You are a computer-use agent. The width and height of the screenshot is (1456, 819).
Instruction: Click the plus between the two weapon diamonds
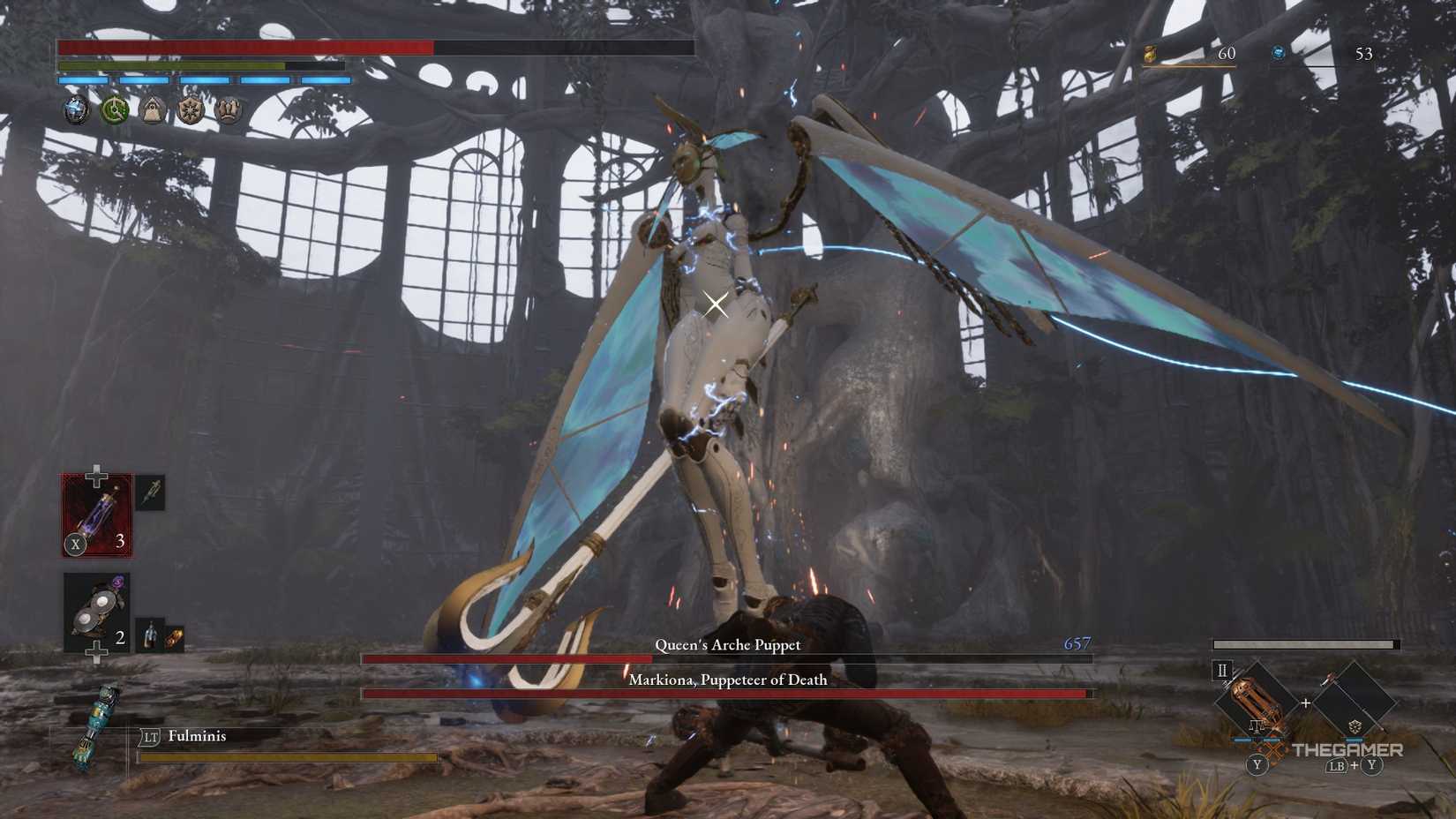[x=1306, y=702]
